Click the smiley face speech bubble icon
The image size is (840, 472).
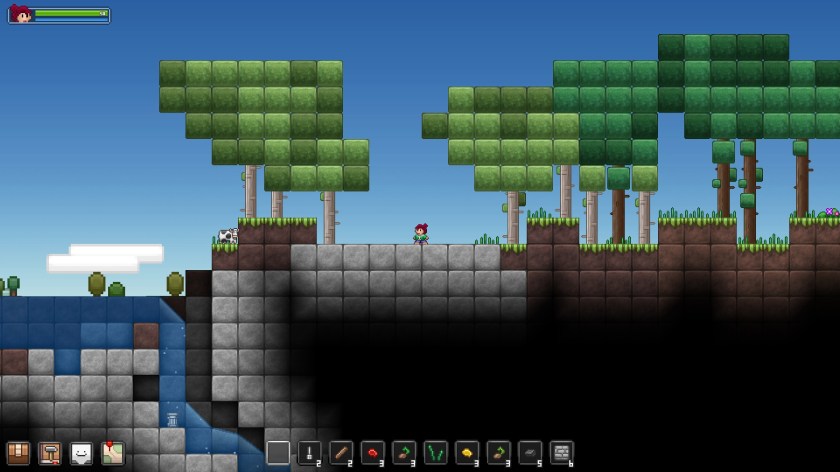click(x=81, y=453)
